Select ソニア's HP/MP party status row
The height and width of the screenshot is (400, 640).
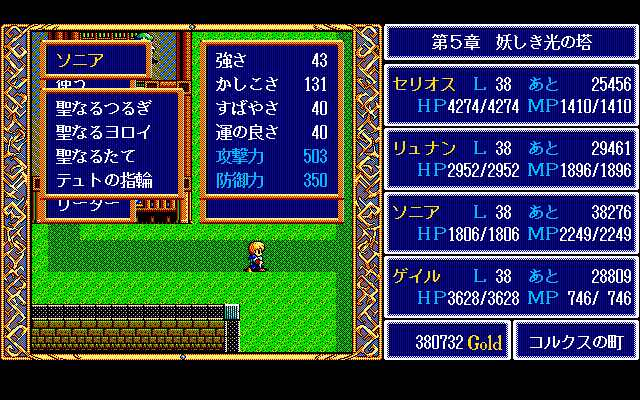511,222
